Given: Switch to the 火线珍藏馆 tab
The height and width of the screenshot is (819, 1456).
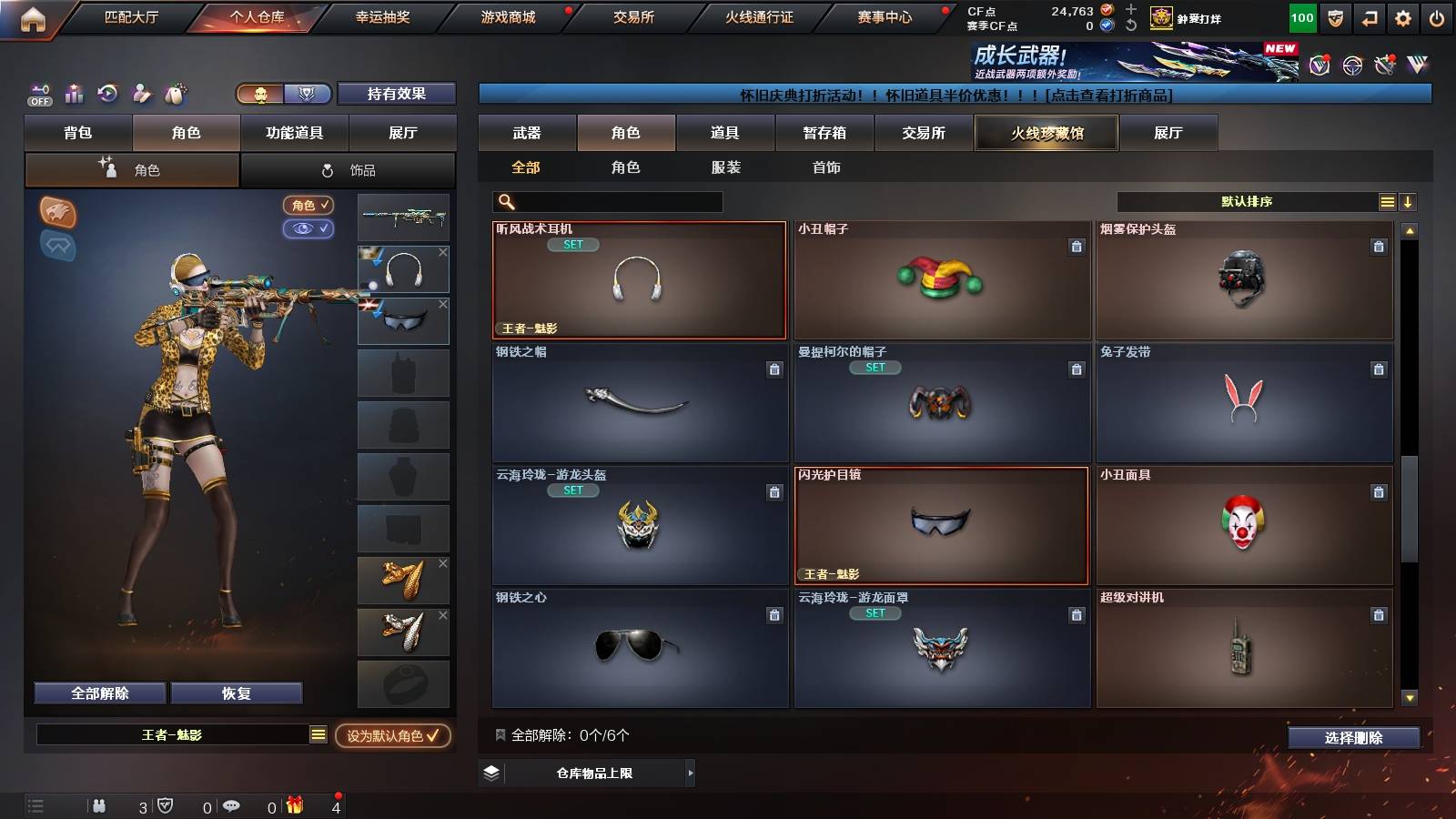Looking at the screenshot, I should pyautogui.click(x=1046, y=133).
